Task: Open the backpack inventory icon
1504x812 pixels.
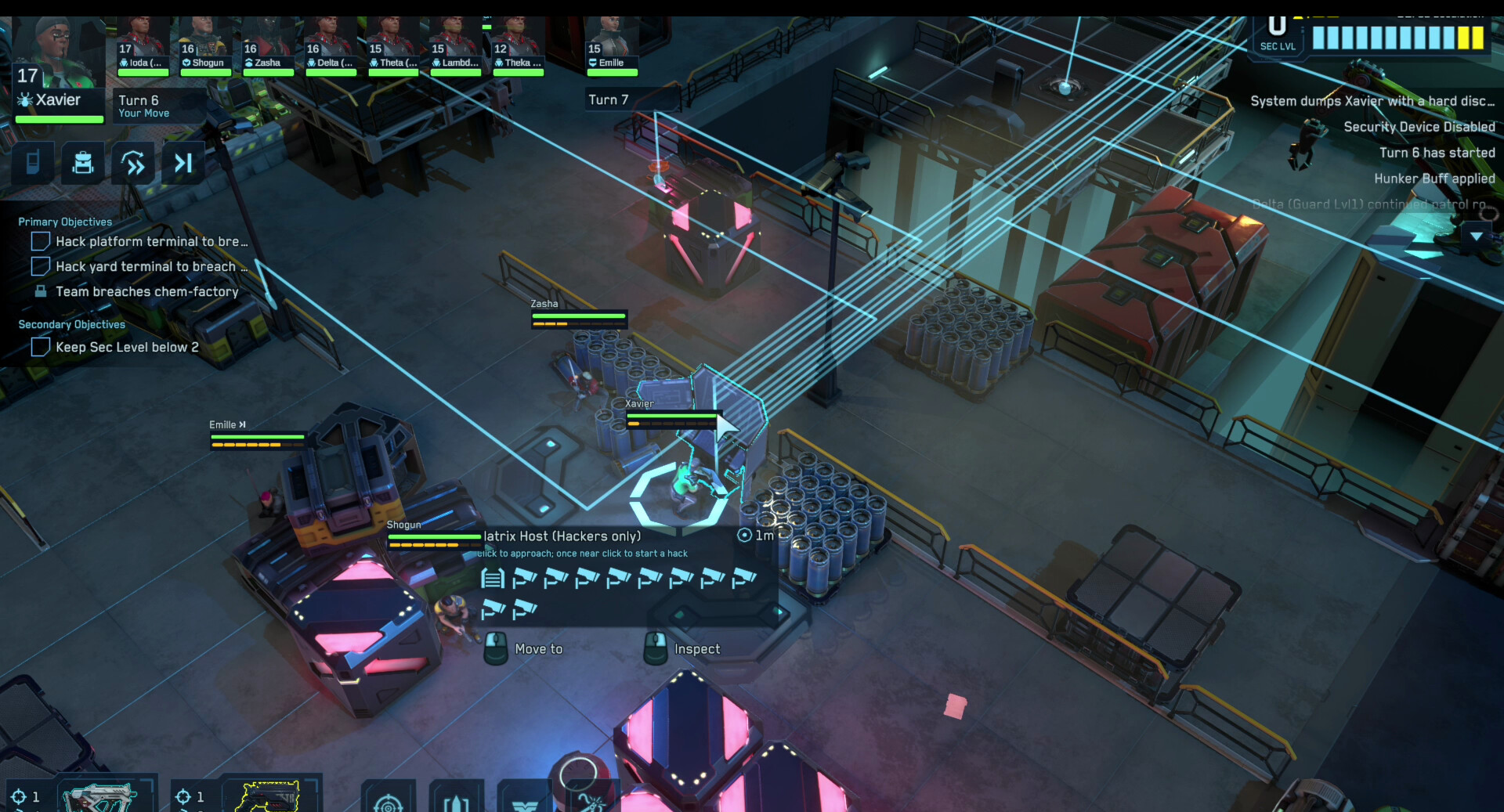Action: point(82,163)
